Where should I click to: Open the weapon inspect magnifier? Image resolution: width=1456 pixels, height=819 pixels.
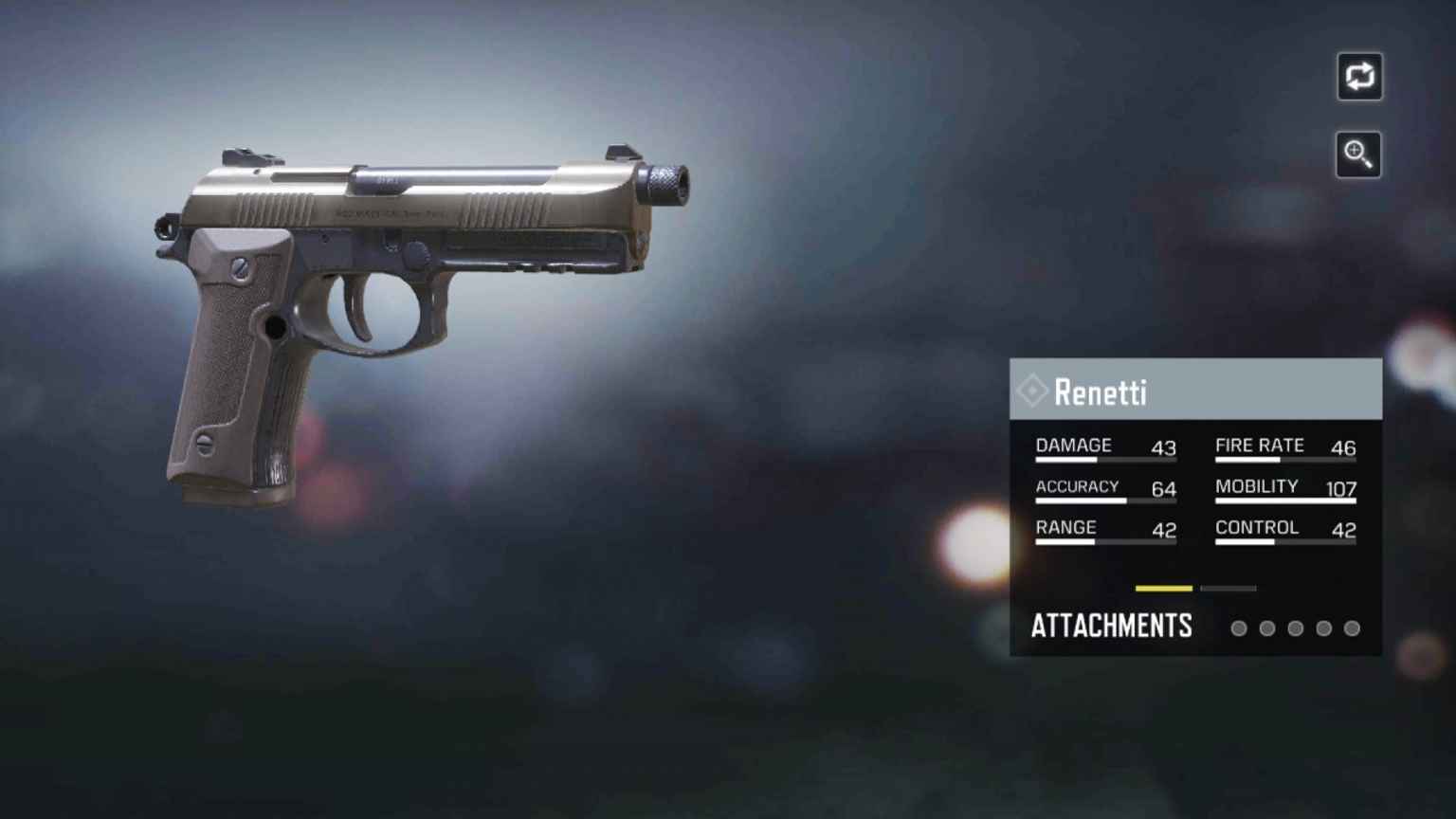pos(1357,155)
